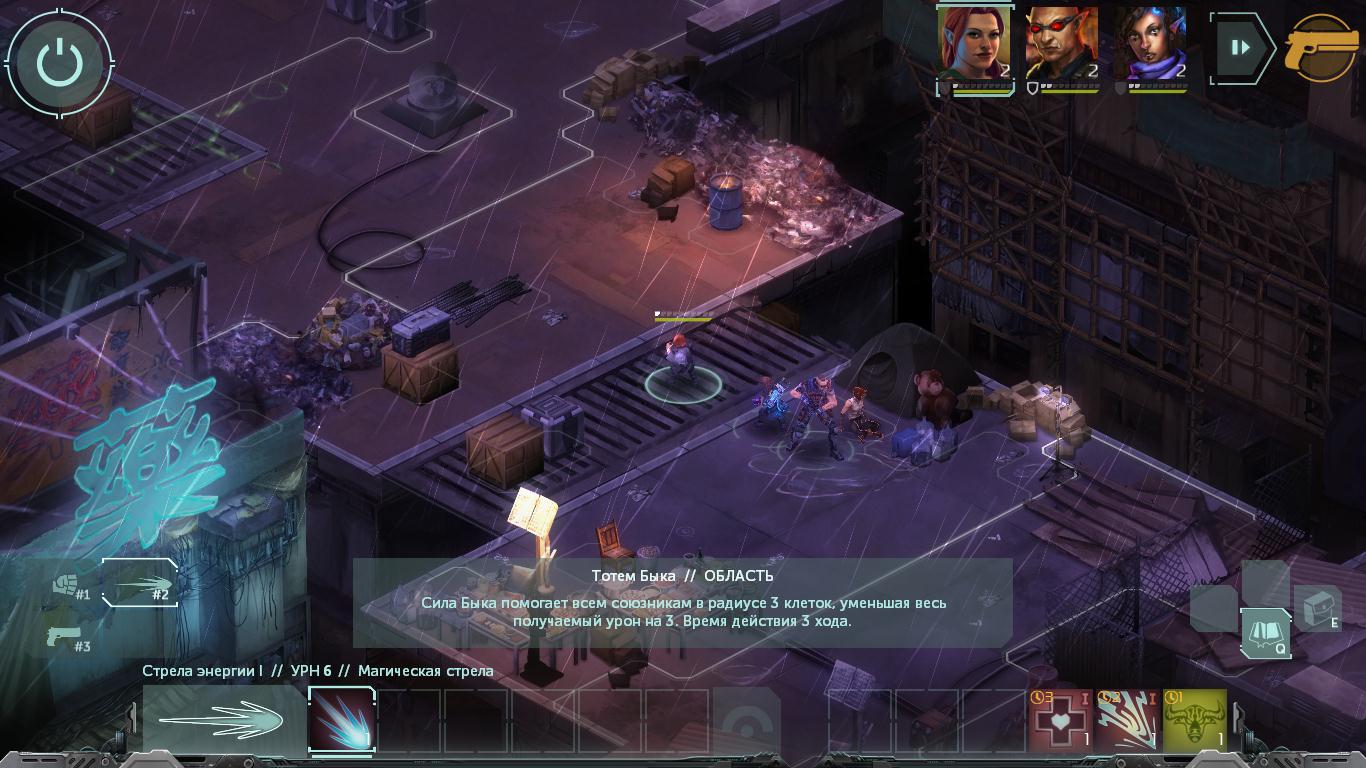The image size is (1366, 768).
Task: Activate the Bull Totem ability
Action: click(1194, 719)
